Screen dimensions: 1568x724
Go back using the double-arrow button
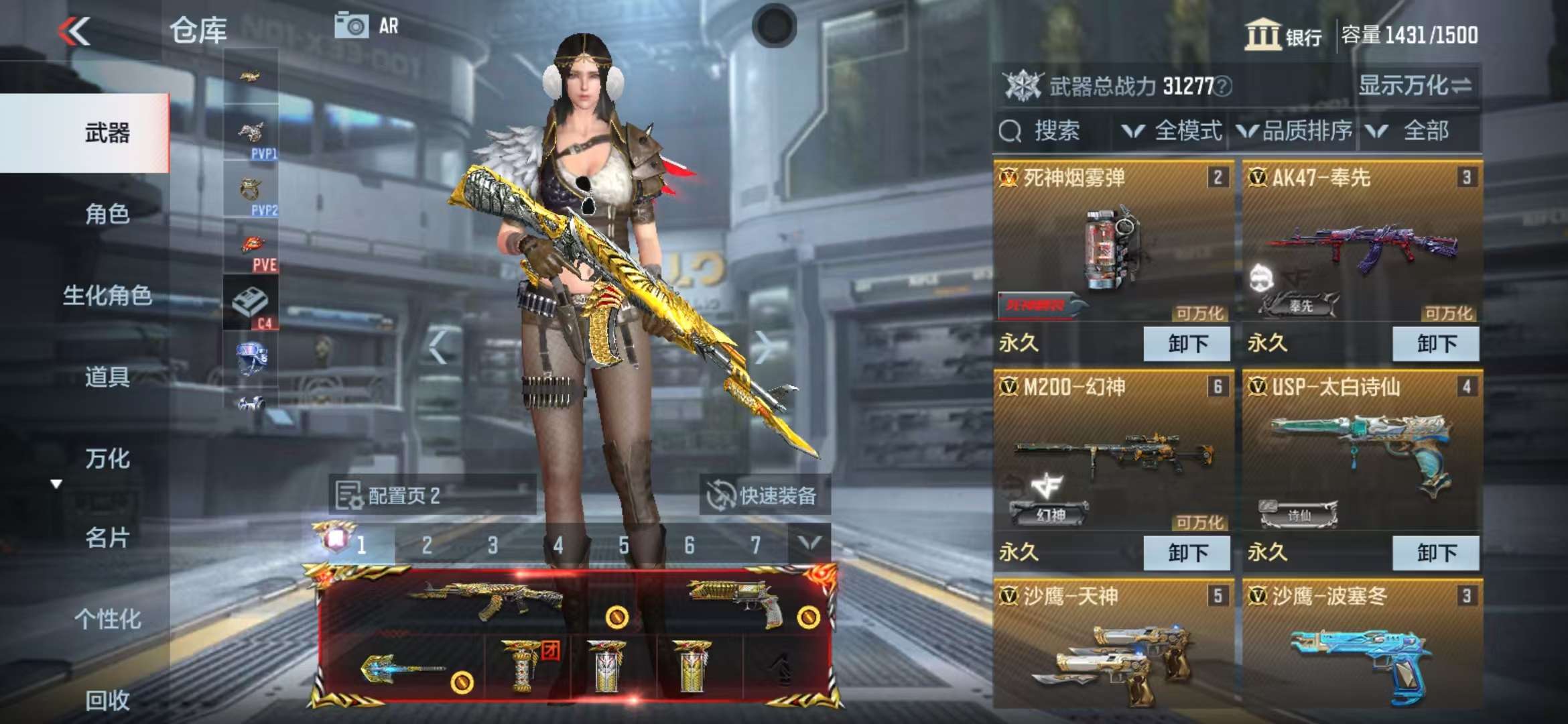[74, 32]
